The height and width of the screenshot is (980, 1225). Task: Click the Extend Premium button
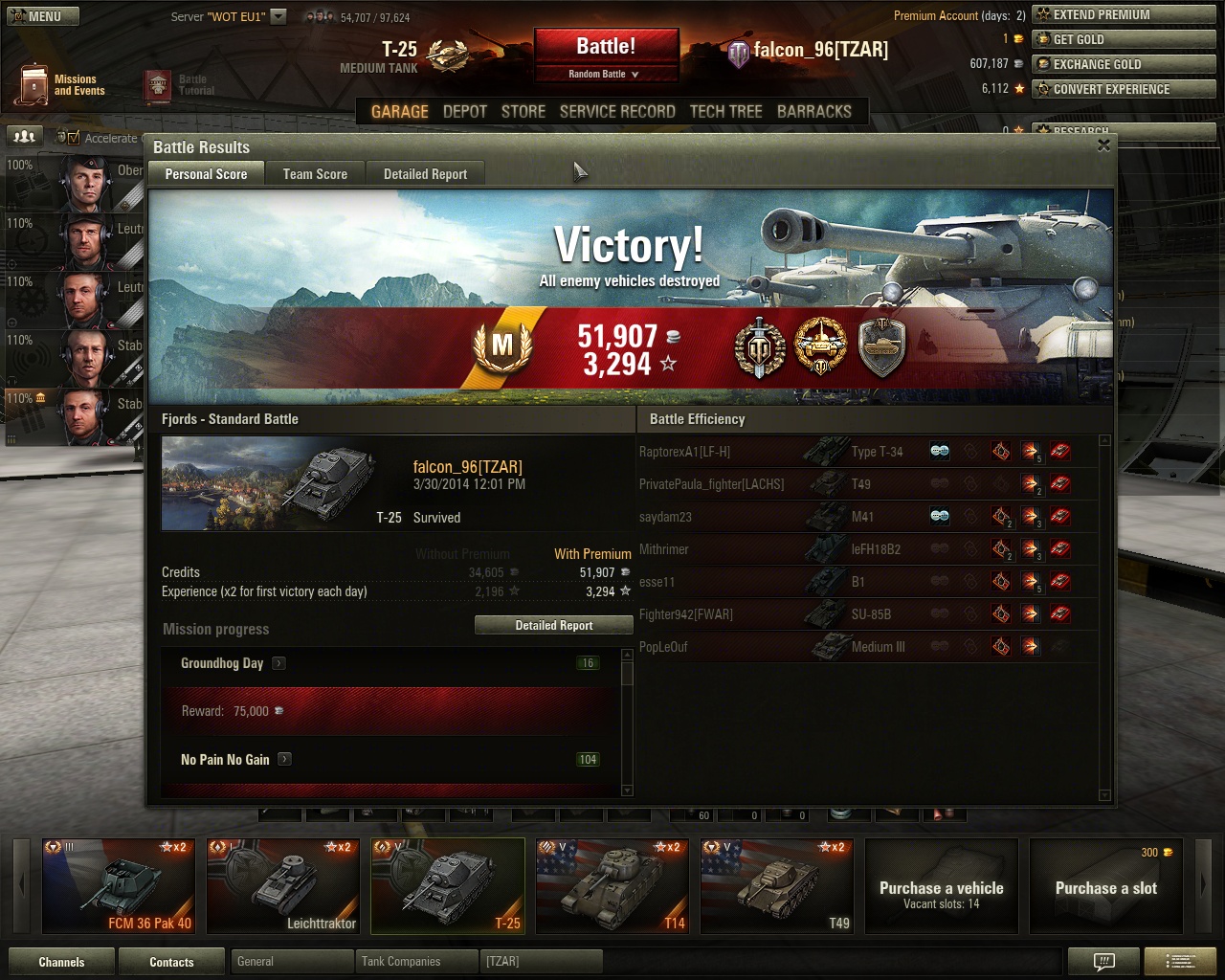tap(1123, 15)
